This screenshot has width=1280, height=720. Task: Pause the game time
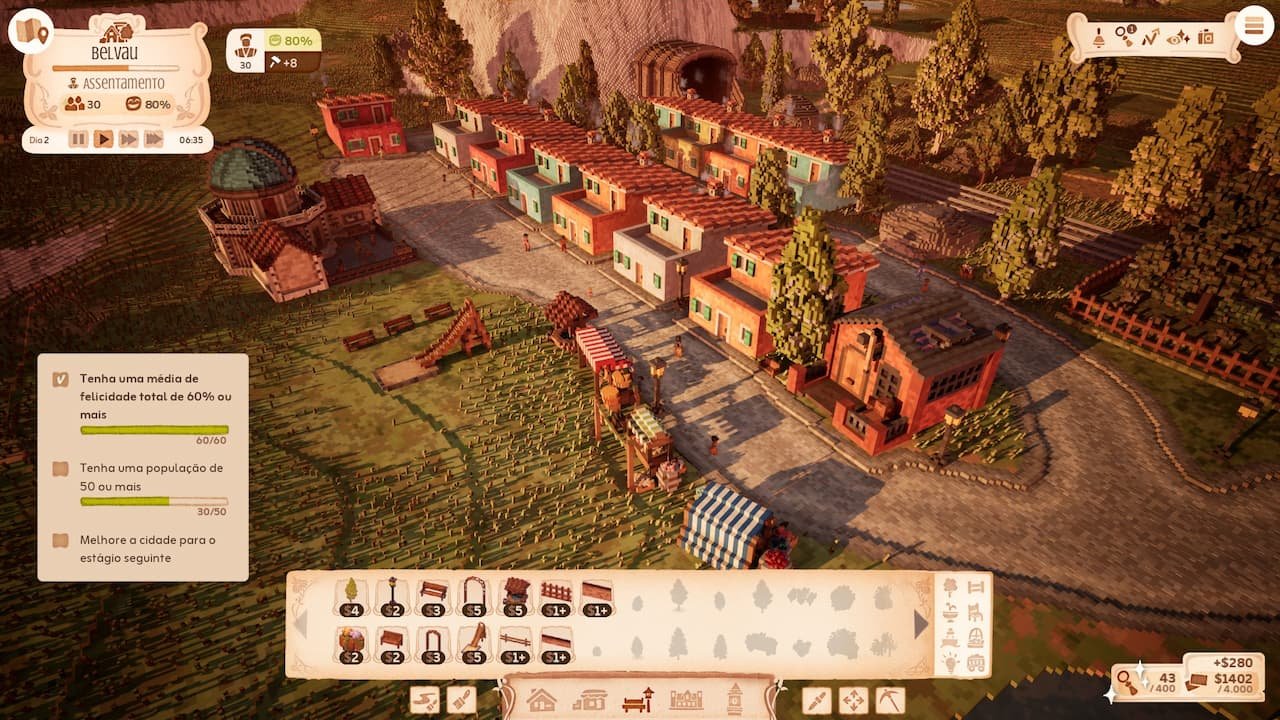click(x=78, y=139)
